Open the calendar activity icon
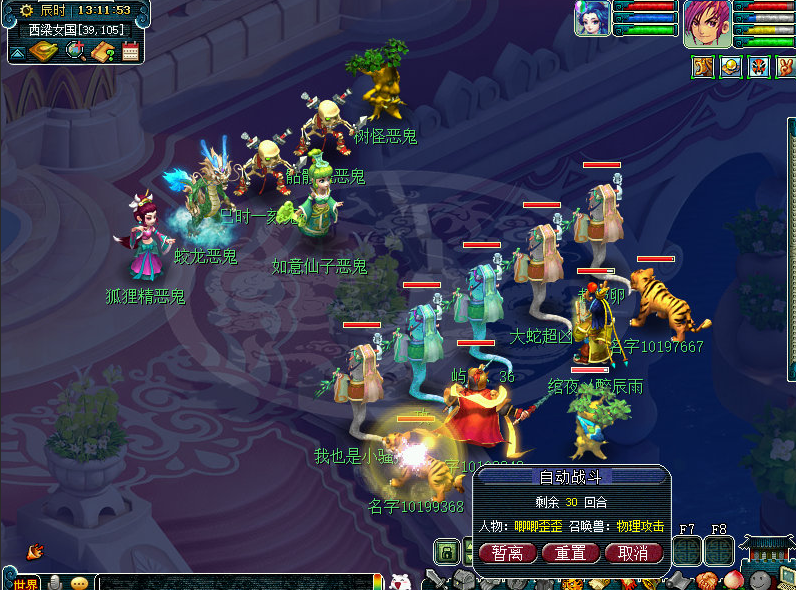The height and width of the screenshot is (590, 796). [130, 51]
